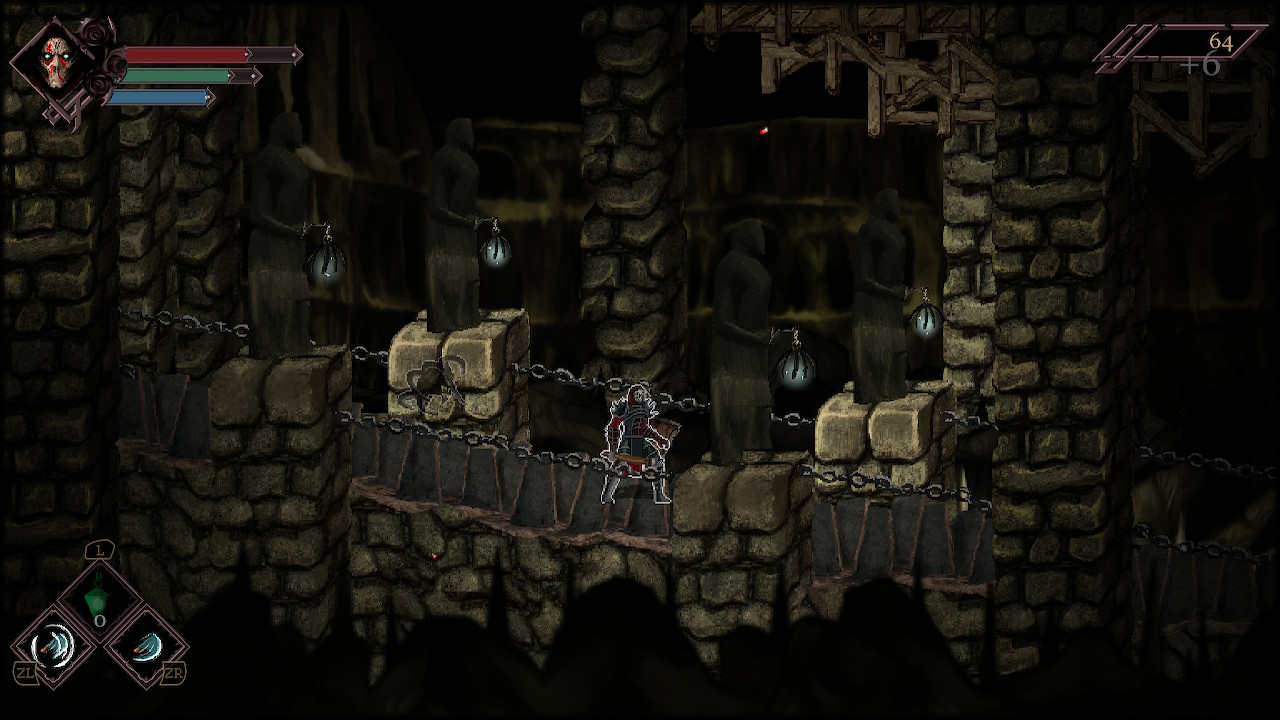Select the green lantern item slot
This screenshot has width=1280, height=720.
point(98,598)
